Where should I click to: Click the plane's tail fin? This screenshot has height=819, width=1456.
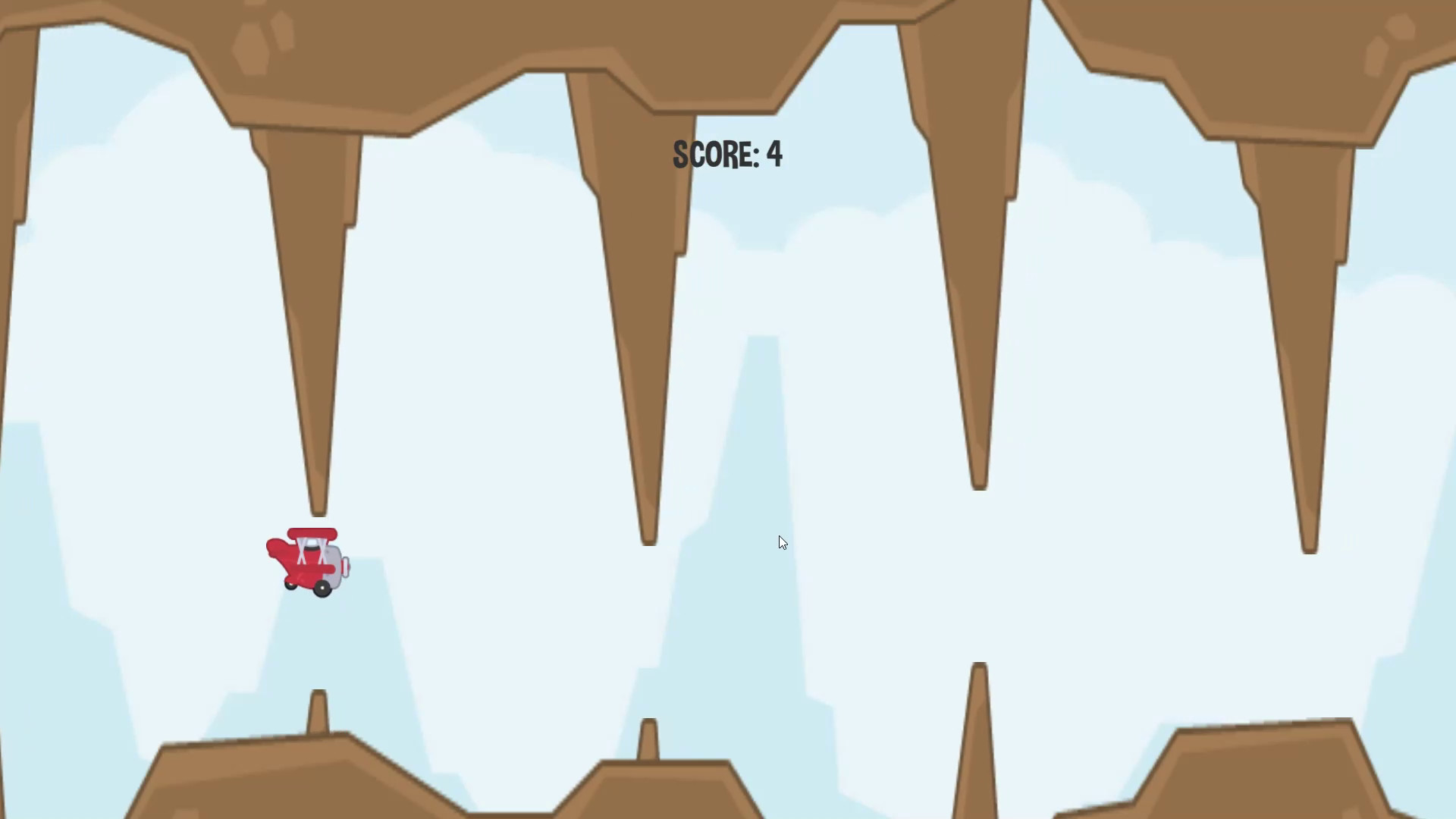point(275,548)
